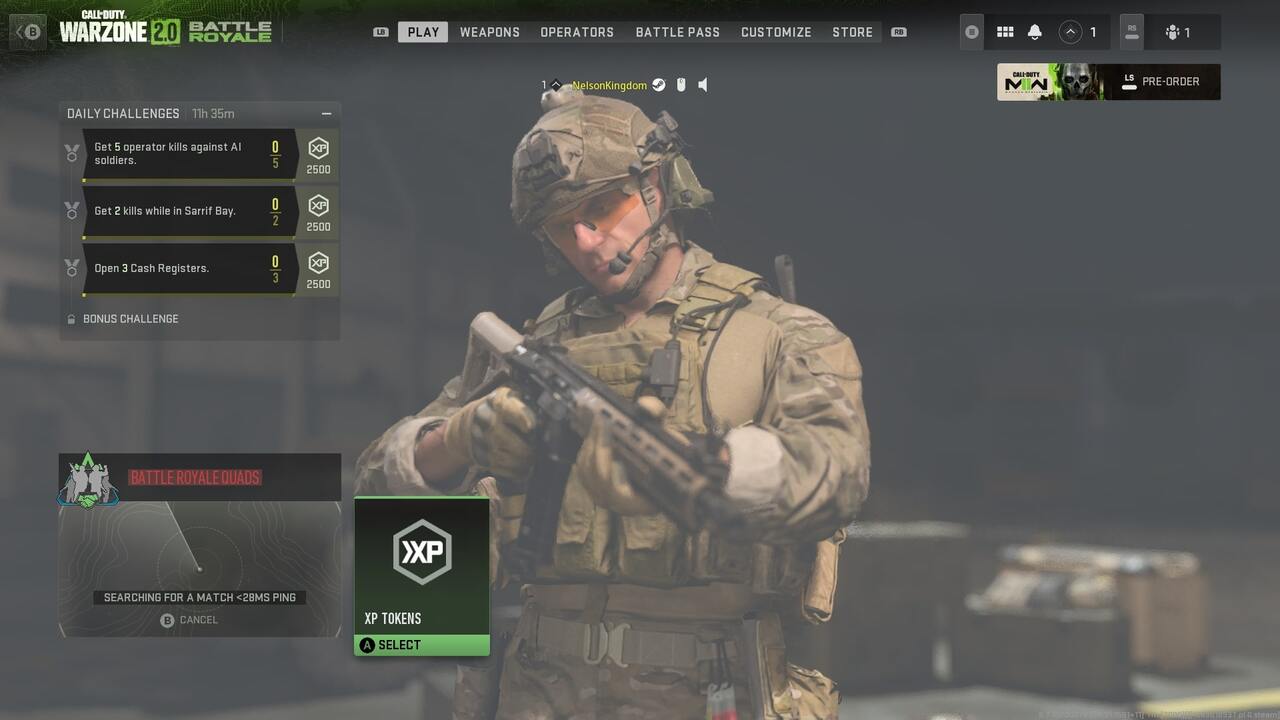Viewport: 1280px width, 720px height.
Task: Click the apps grid icon in the top bar
Action: [1005, 31]
